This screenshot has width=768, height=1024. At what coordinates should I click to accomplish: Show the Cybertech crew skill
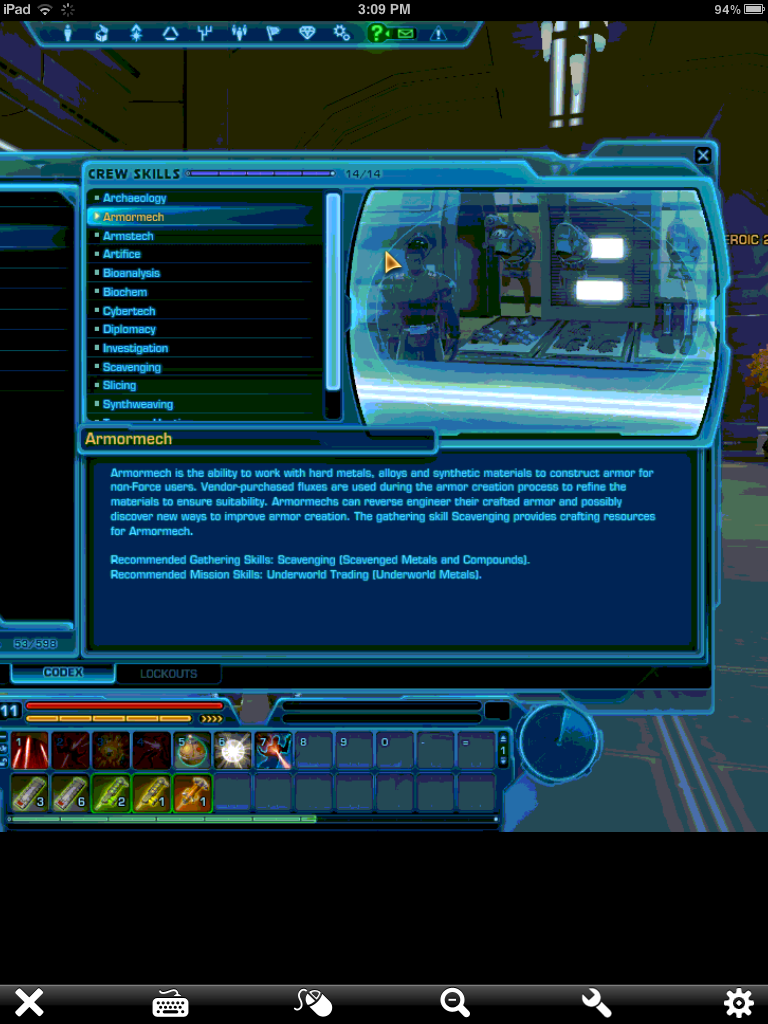(129, 311)
